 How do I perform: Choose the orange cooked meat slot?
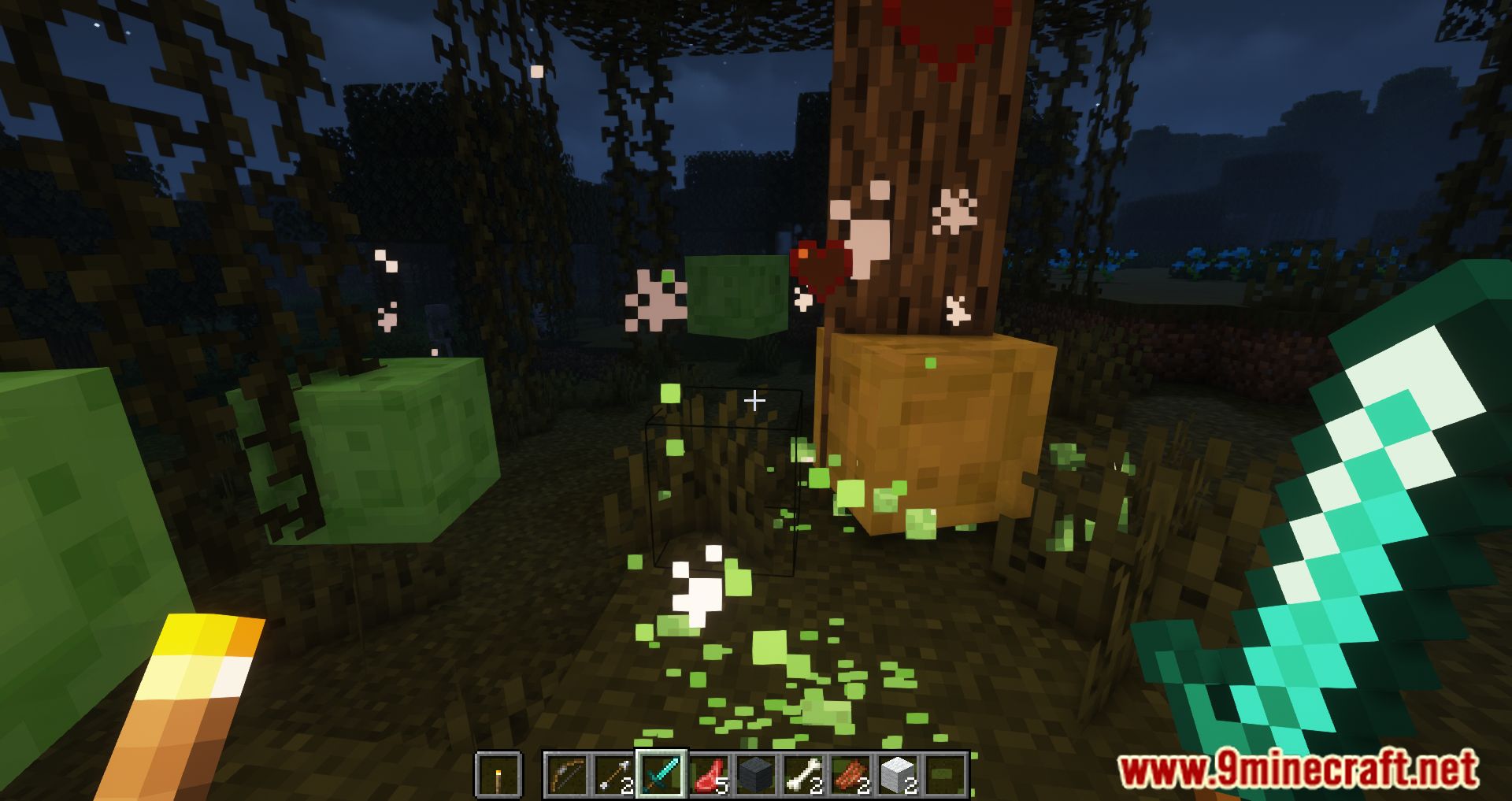[x=850, y=775]
